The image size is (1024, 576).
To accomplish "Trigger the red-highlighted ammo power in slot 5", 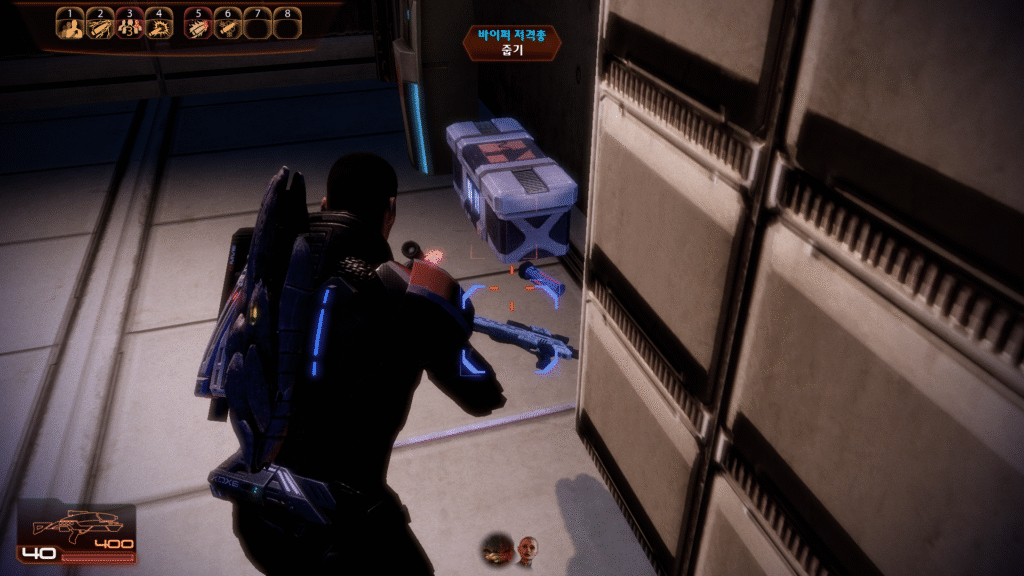I will [x=198, y=27].
